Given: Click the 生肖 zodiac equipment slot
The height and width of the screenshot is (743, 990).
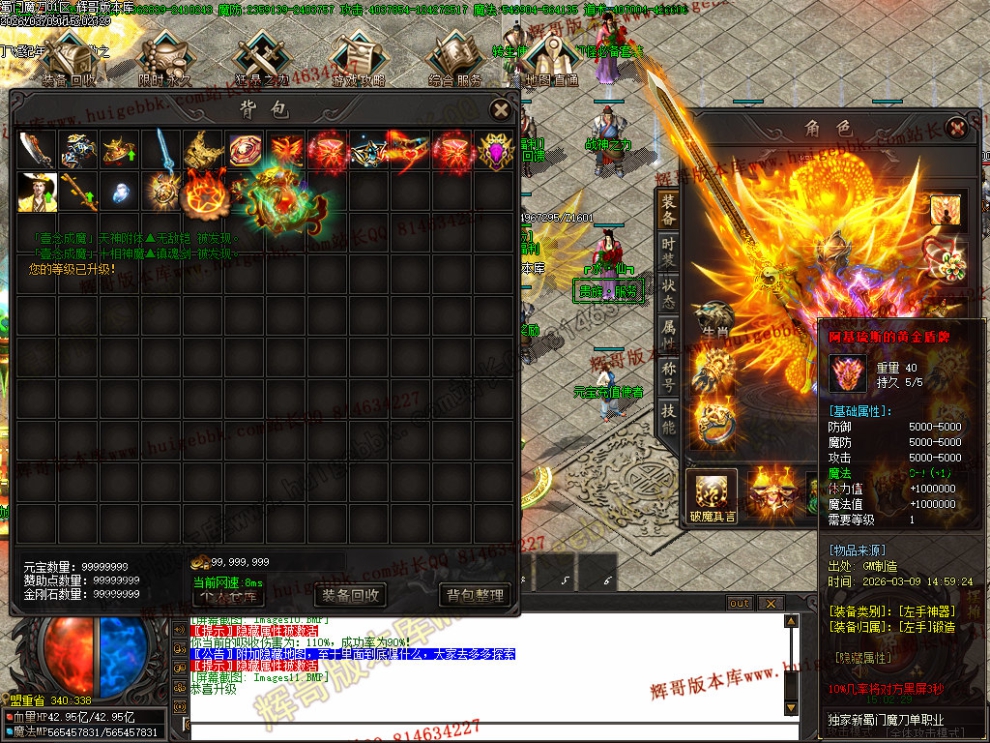Looking at the screenshot, I should click(x=714, y=319).
